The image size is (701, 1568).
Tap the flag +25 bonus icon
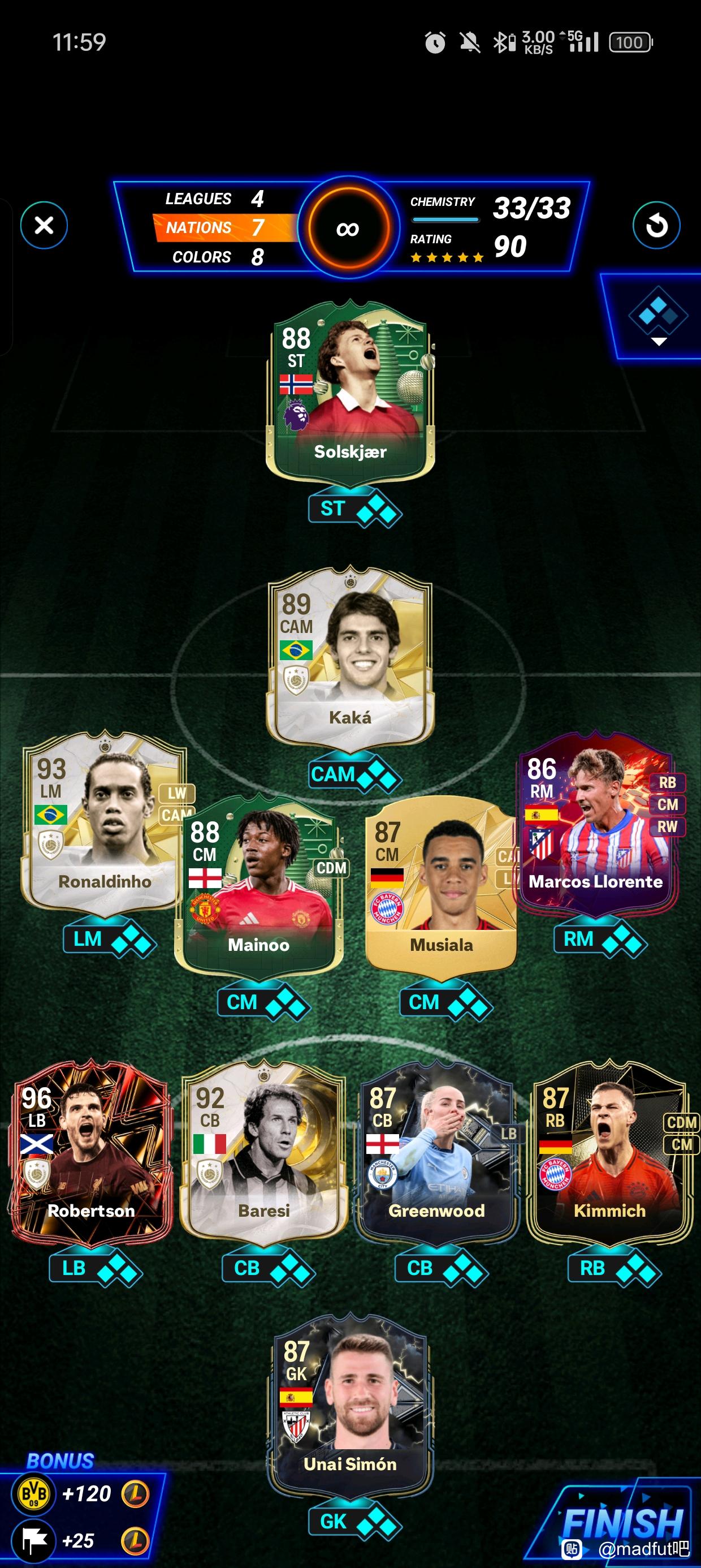click(34, 1541)
